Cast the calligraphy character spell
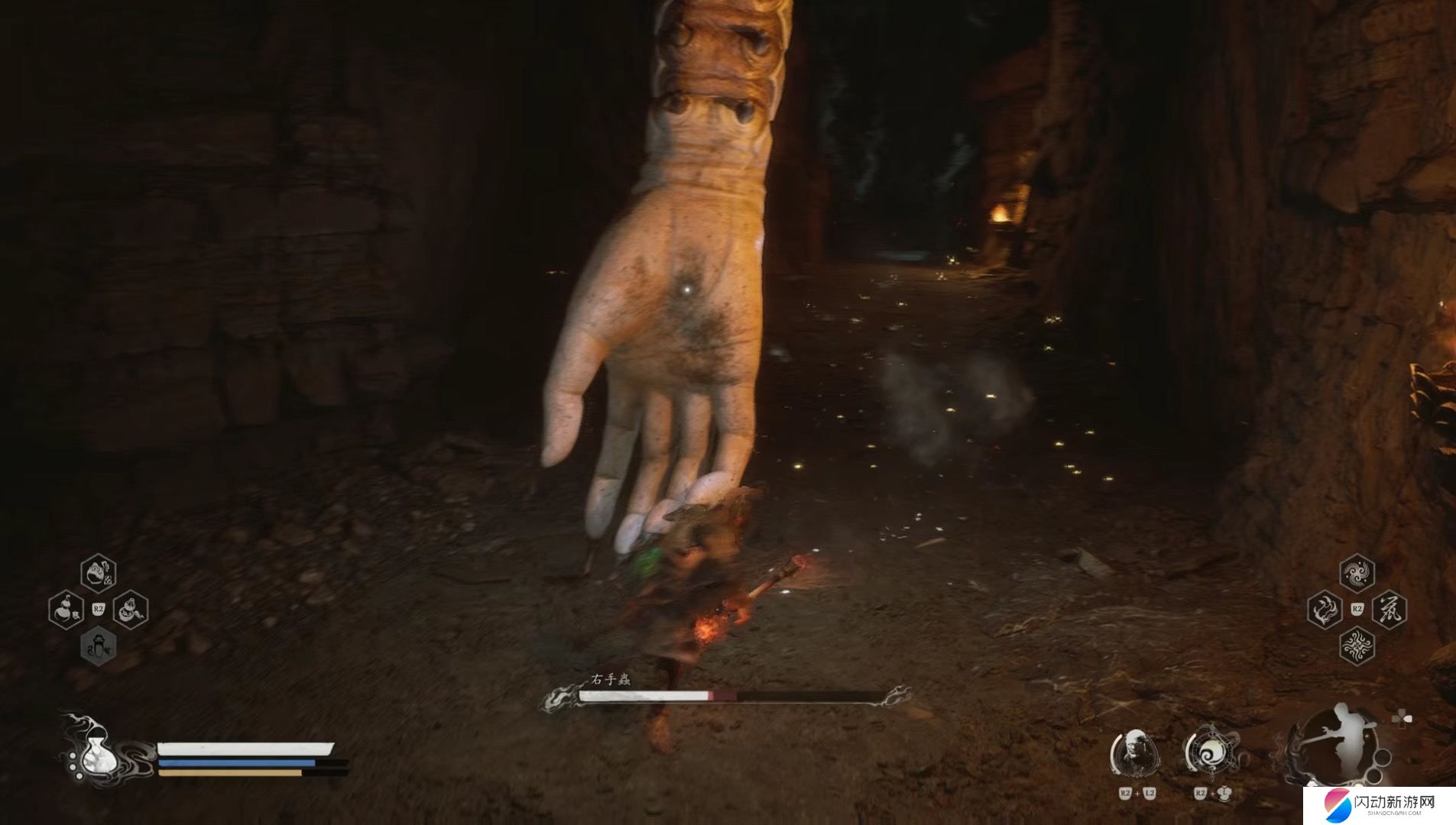The height and width of the screenshot is (825, 1456). tap(1390, 610)
